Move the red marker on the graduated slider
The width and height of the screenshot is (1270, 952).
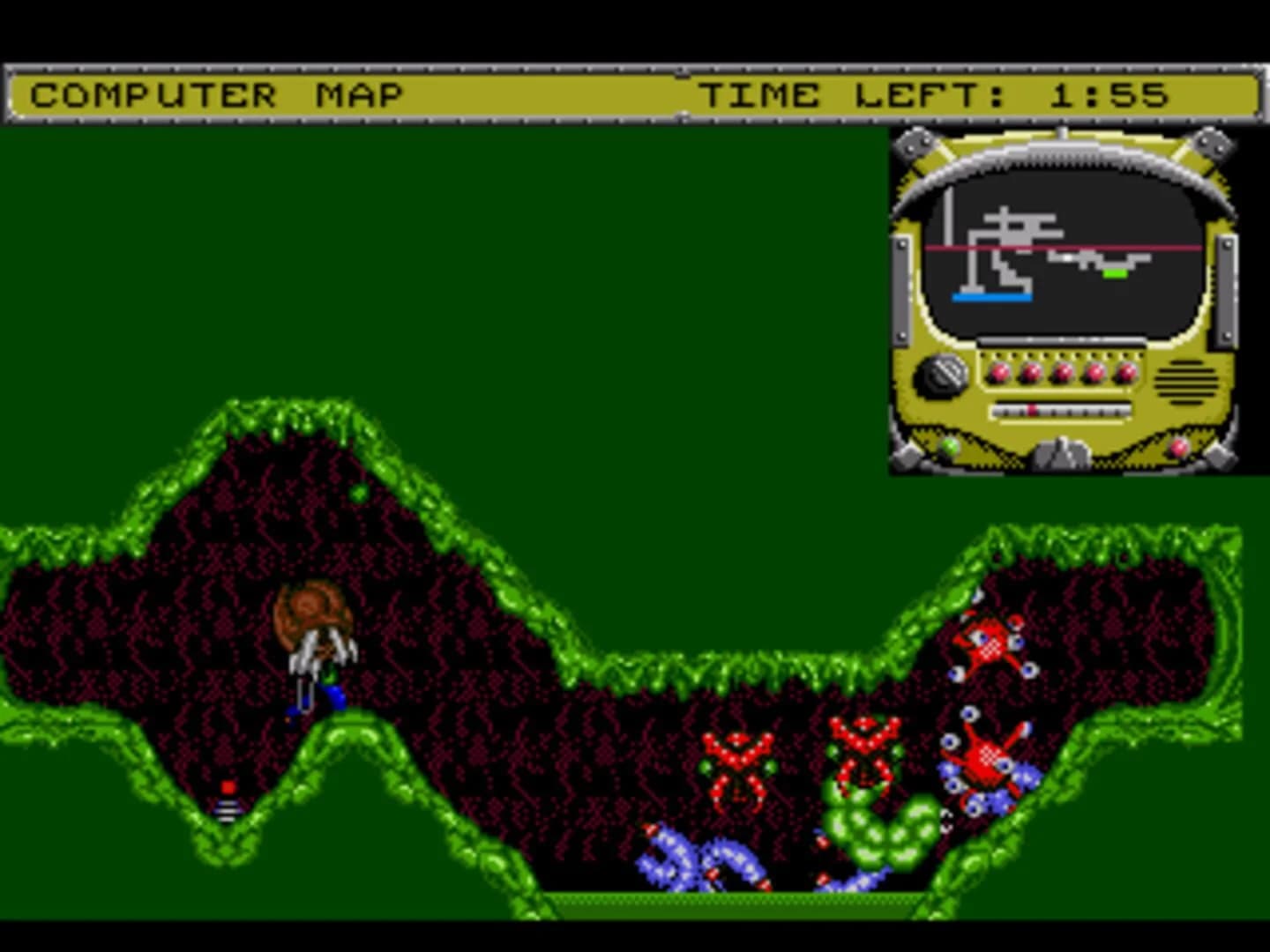click(1032, 408)
